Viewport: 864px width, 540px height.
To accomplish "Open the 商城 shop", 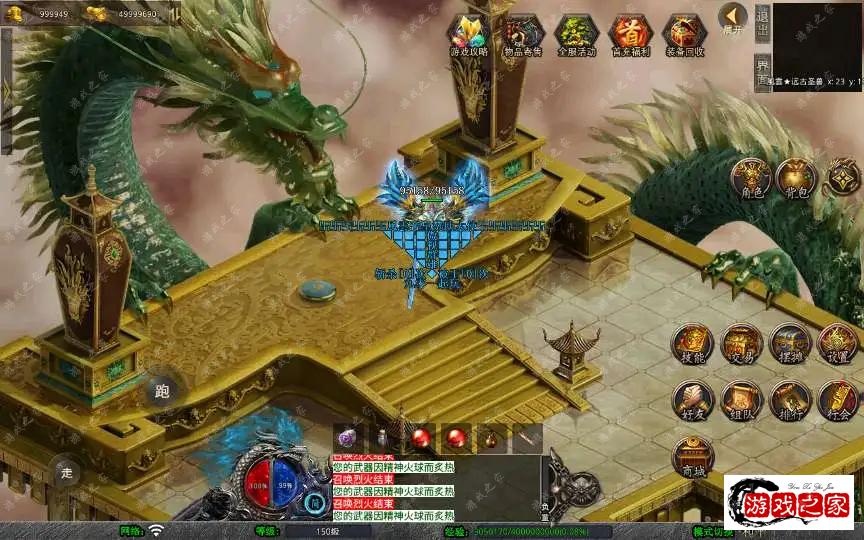I will pyautogui.click(x=692, y=455).
